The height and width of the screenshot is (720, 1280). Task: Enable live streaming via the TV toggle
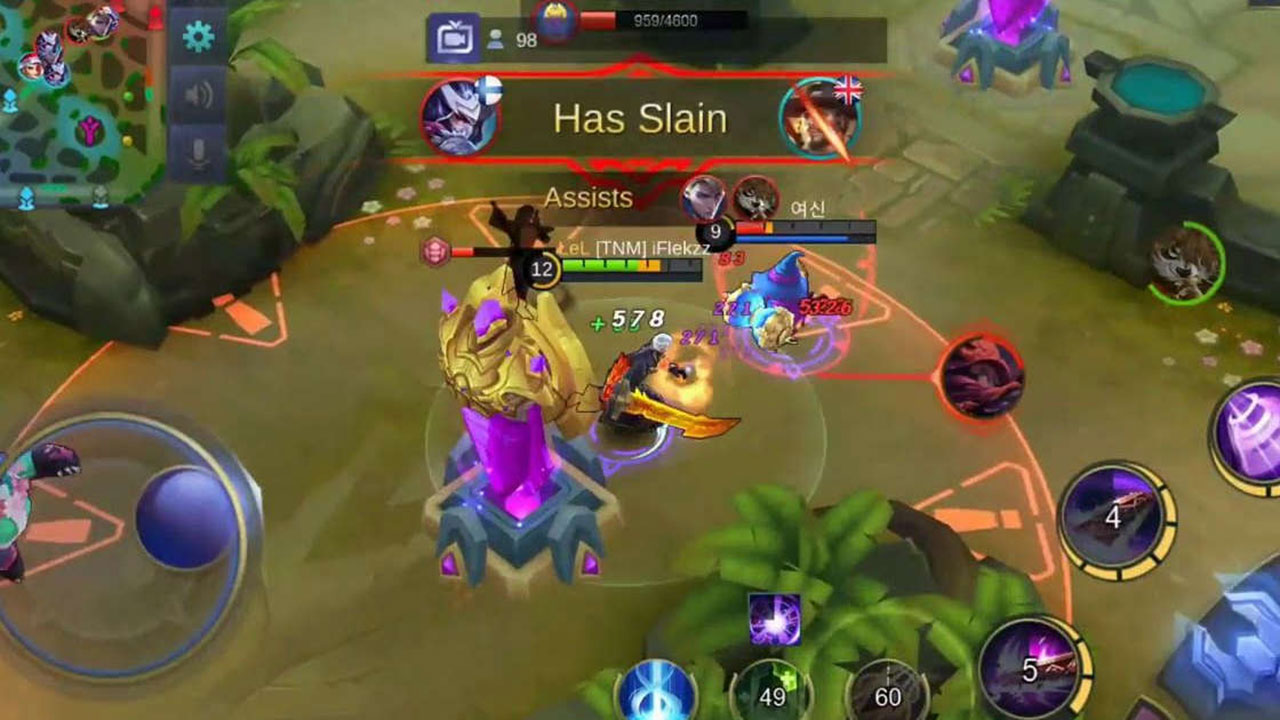pyautogui.click(x=455, y=33)
